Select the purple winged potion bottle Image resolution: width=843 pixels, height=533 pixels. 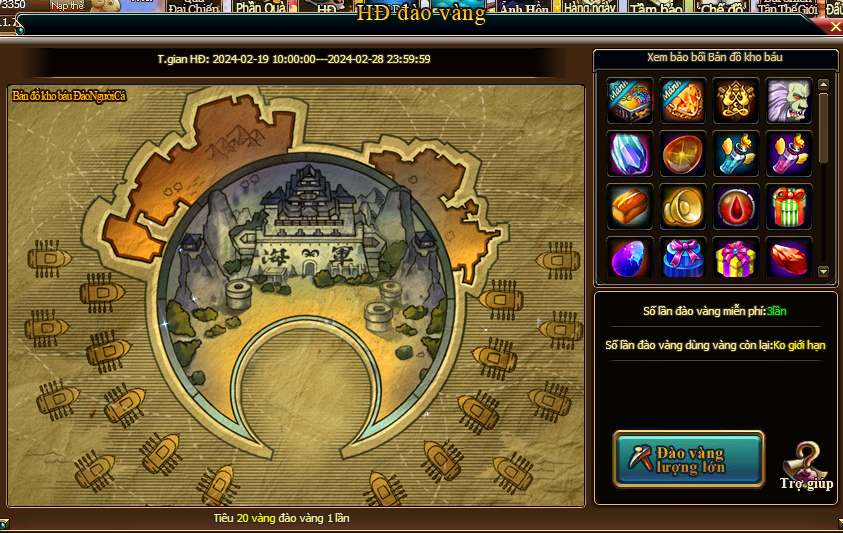789,154
